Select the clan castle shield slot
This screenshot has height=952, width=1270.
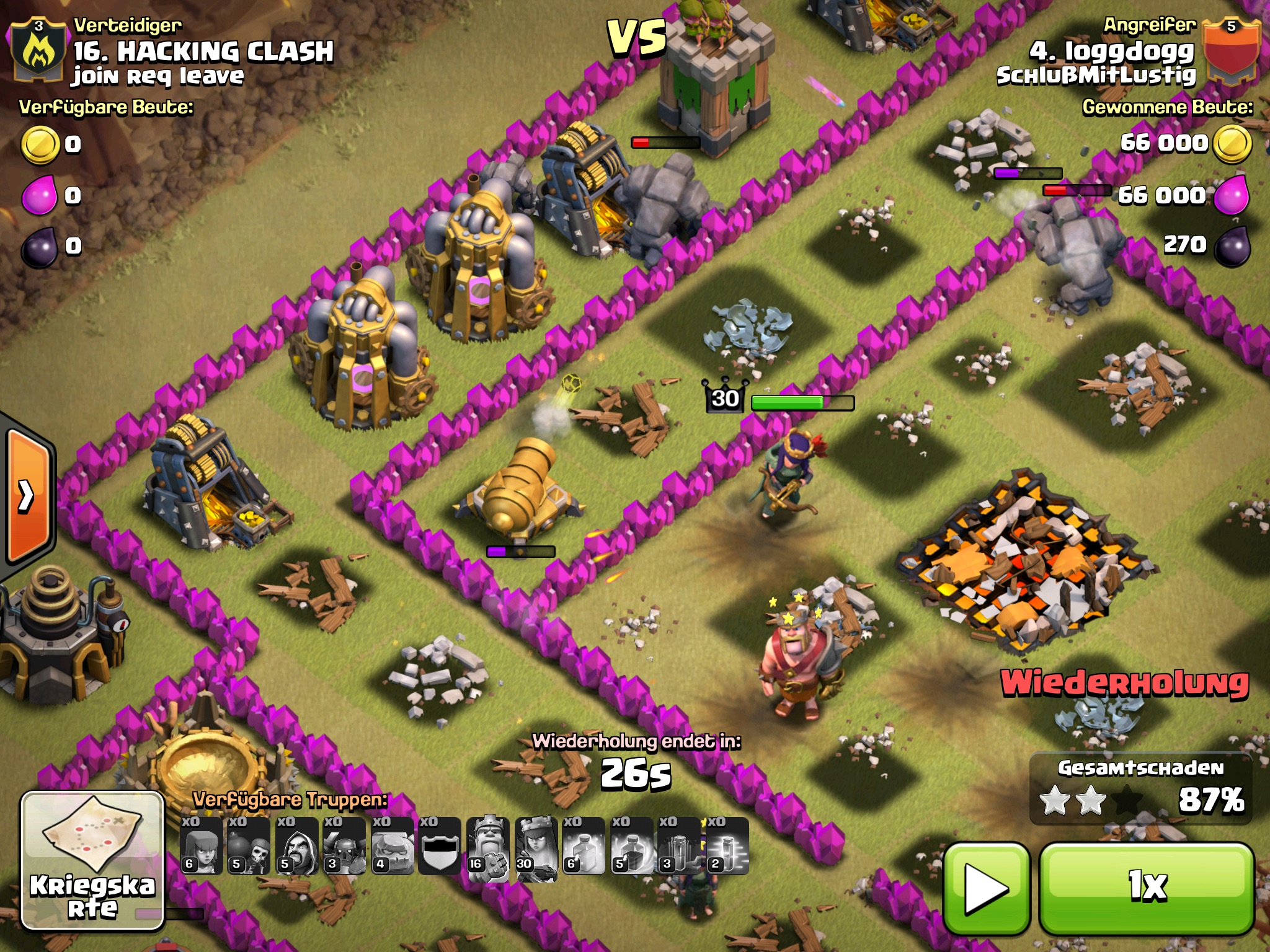click(x=440, y=845)
